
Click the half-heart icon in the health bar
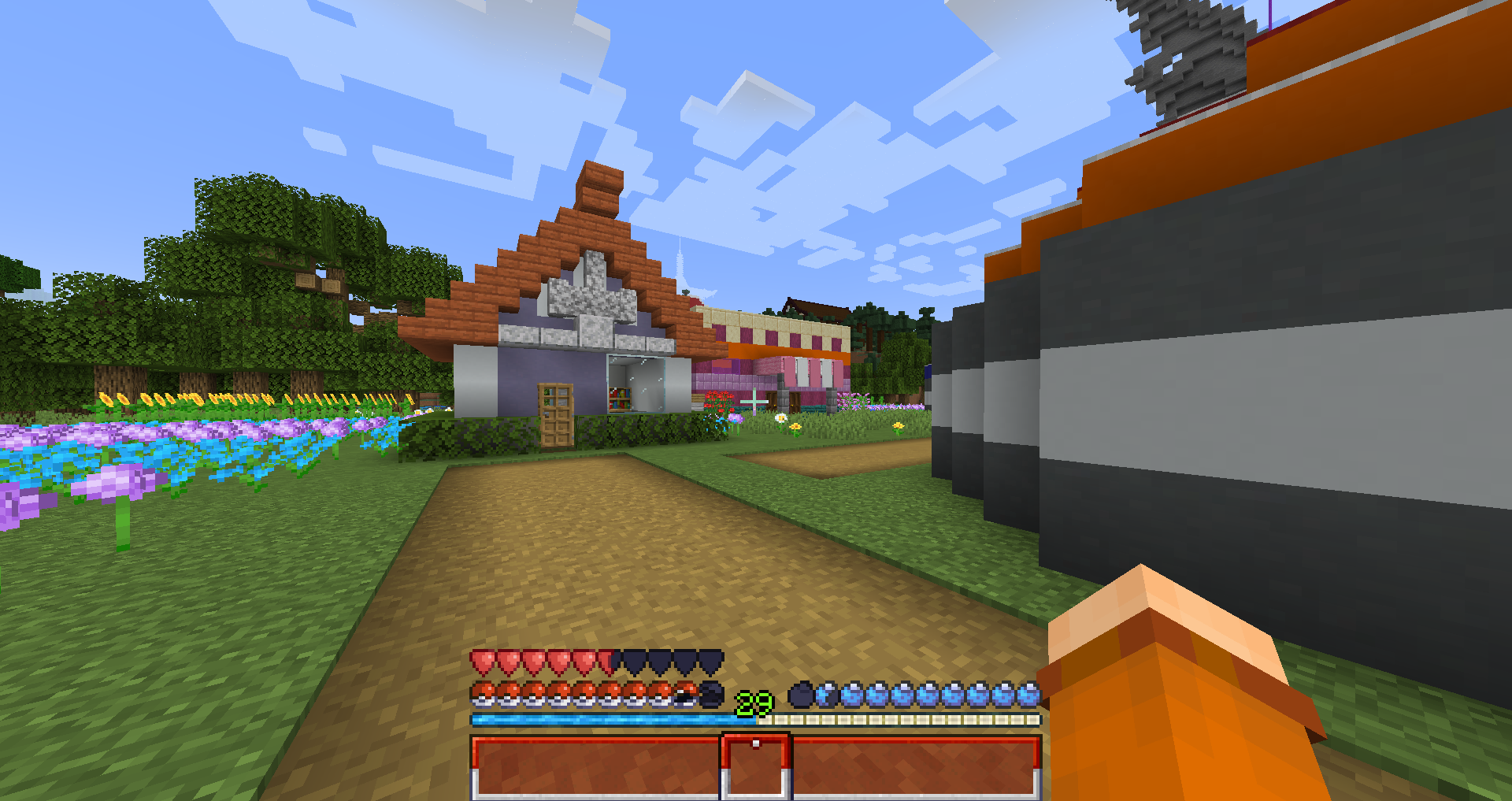605,662
